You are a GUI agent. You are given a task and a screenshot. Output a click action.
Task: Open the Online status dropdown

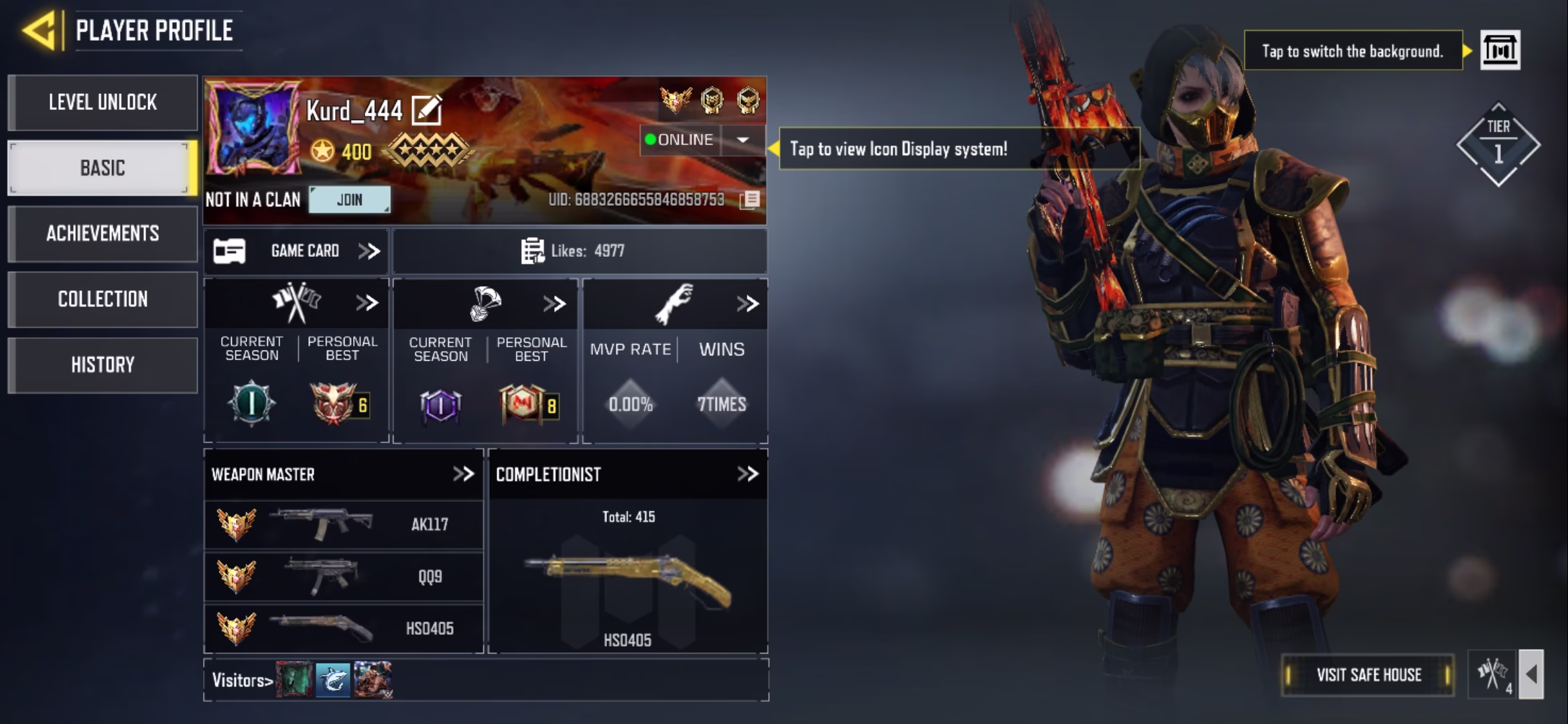(742, 140)
